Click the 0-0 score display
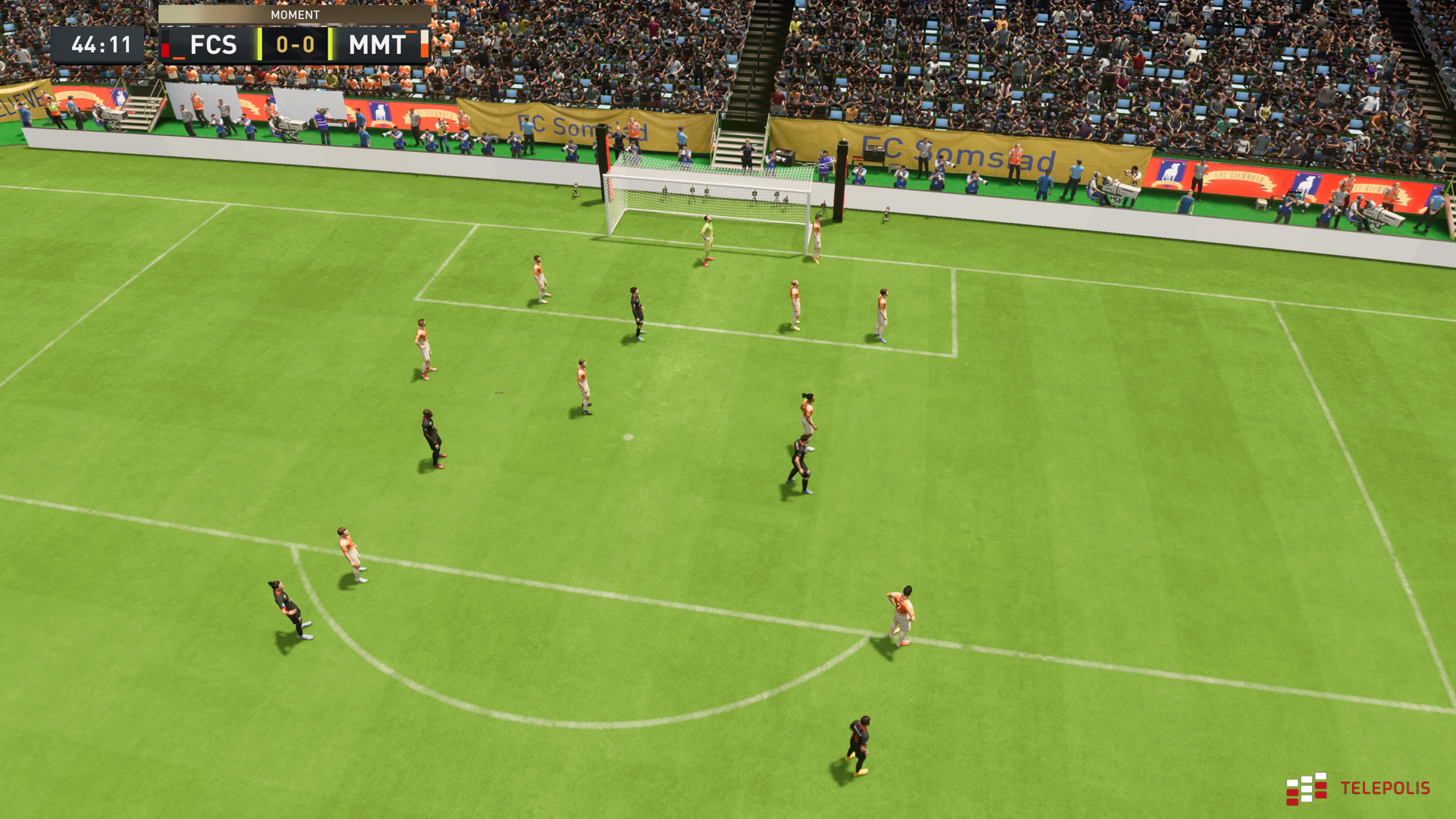 point(296,44)
